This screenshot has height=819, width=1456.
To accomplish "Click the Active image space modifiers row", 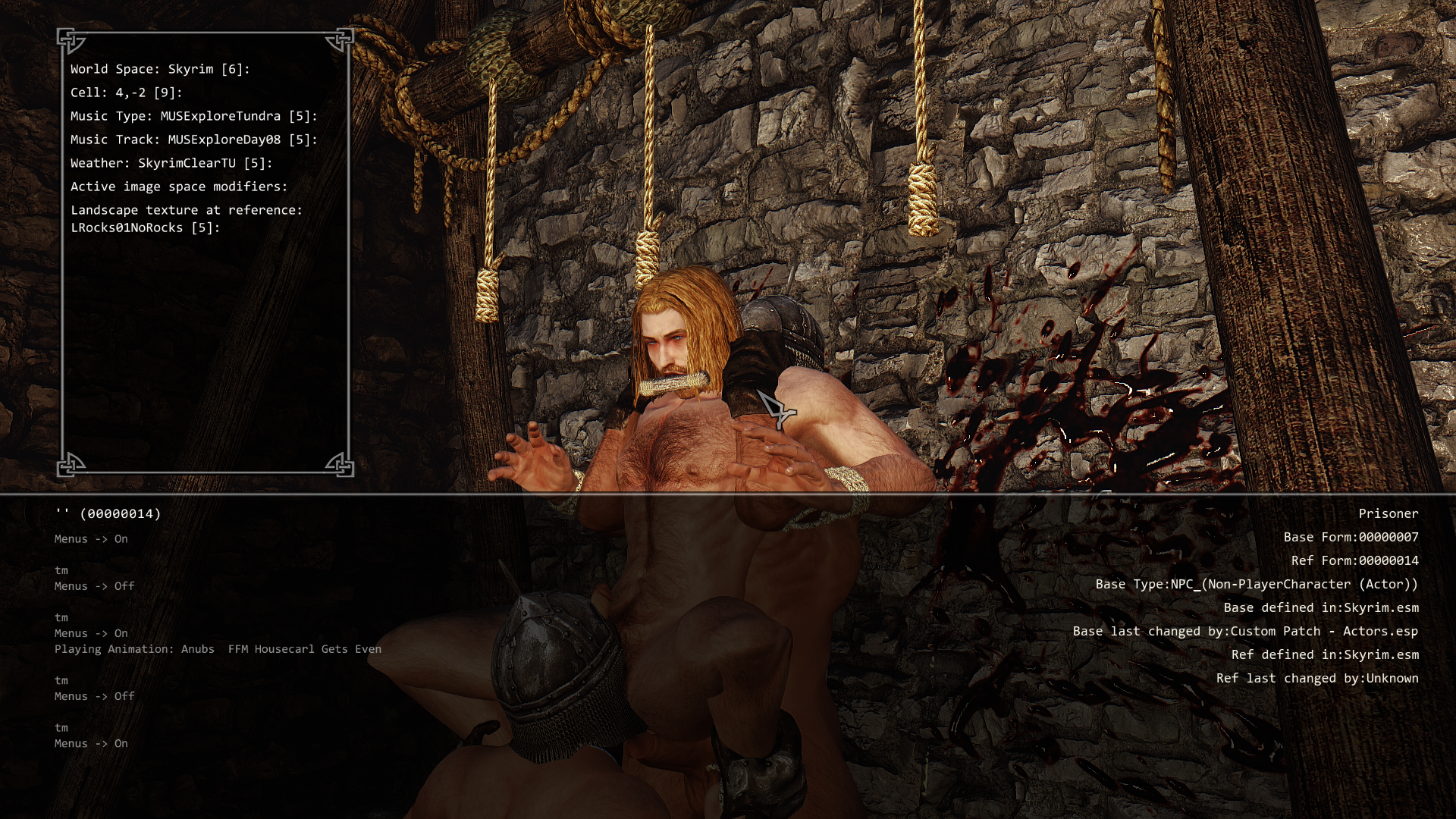I will 179,187.
